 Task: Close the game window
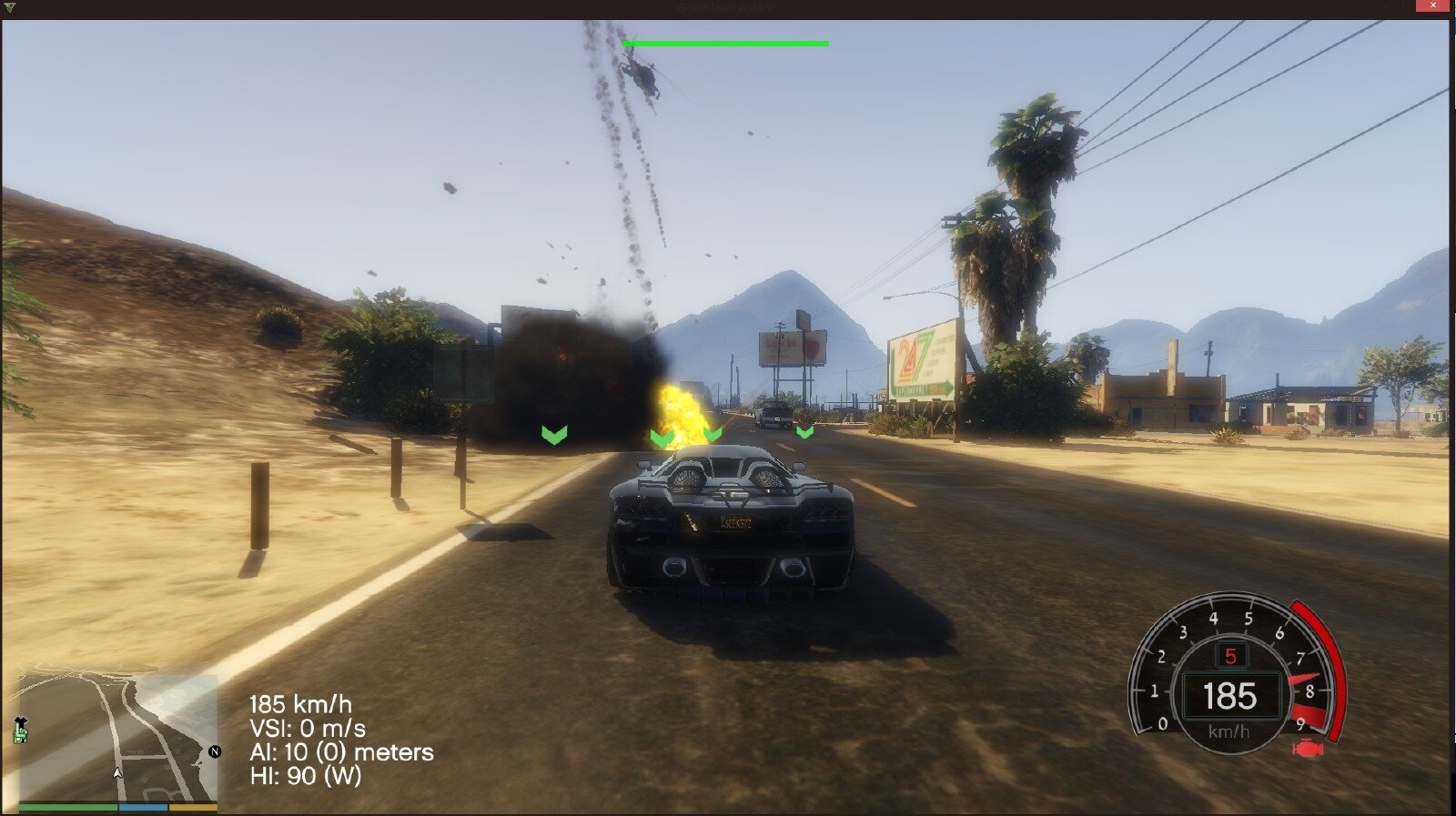point(1433,7)
